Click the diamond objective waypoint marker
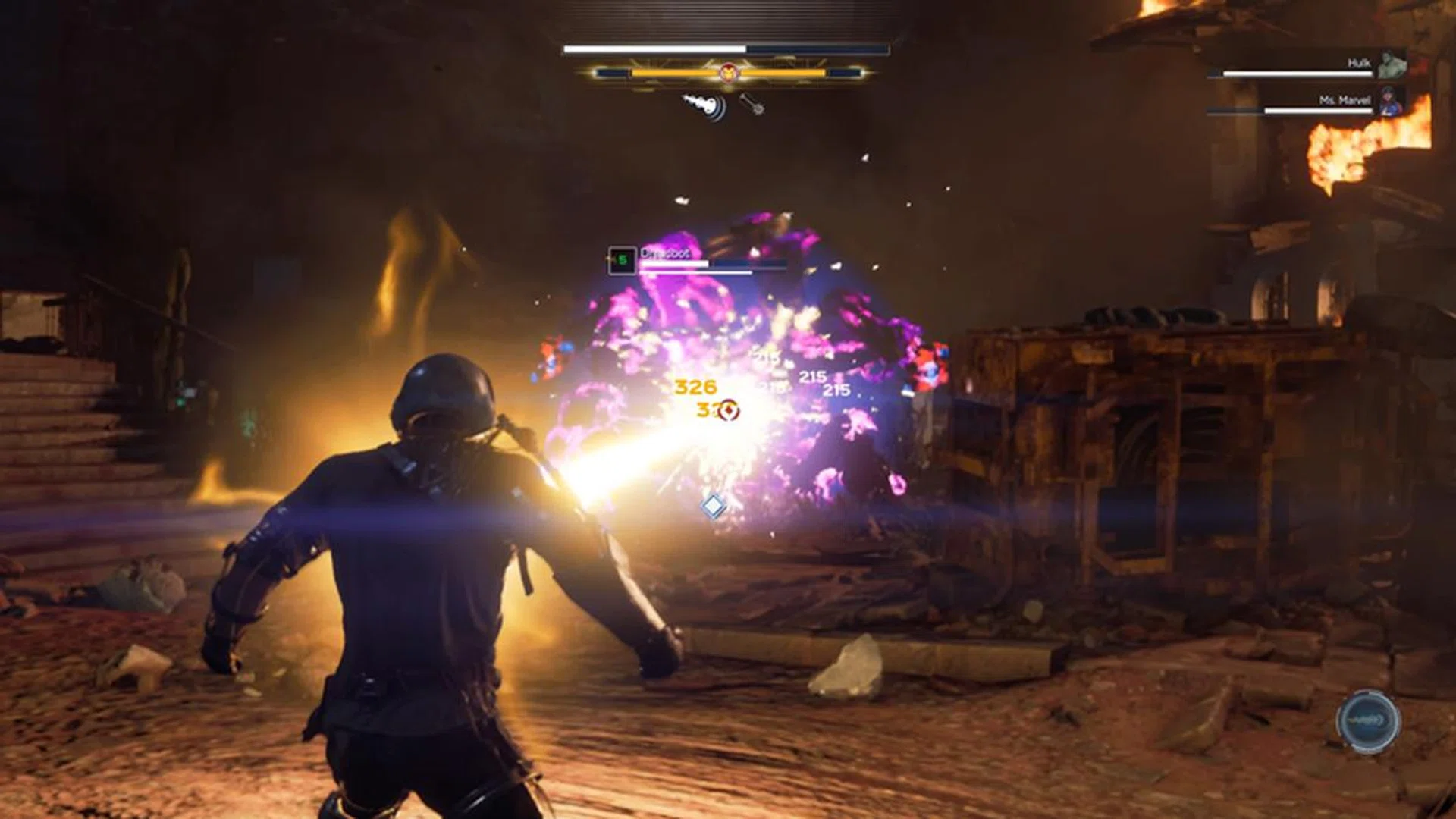 coord(713,506)
